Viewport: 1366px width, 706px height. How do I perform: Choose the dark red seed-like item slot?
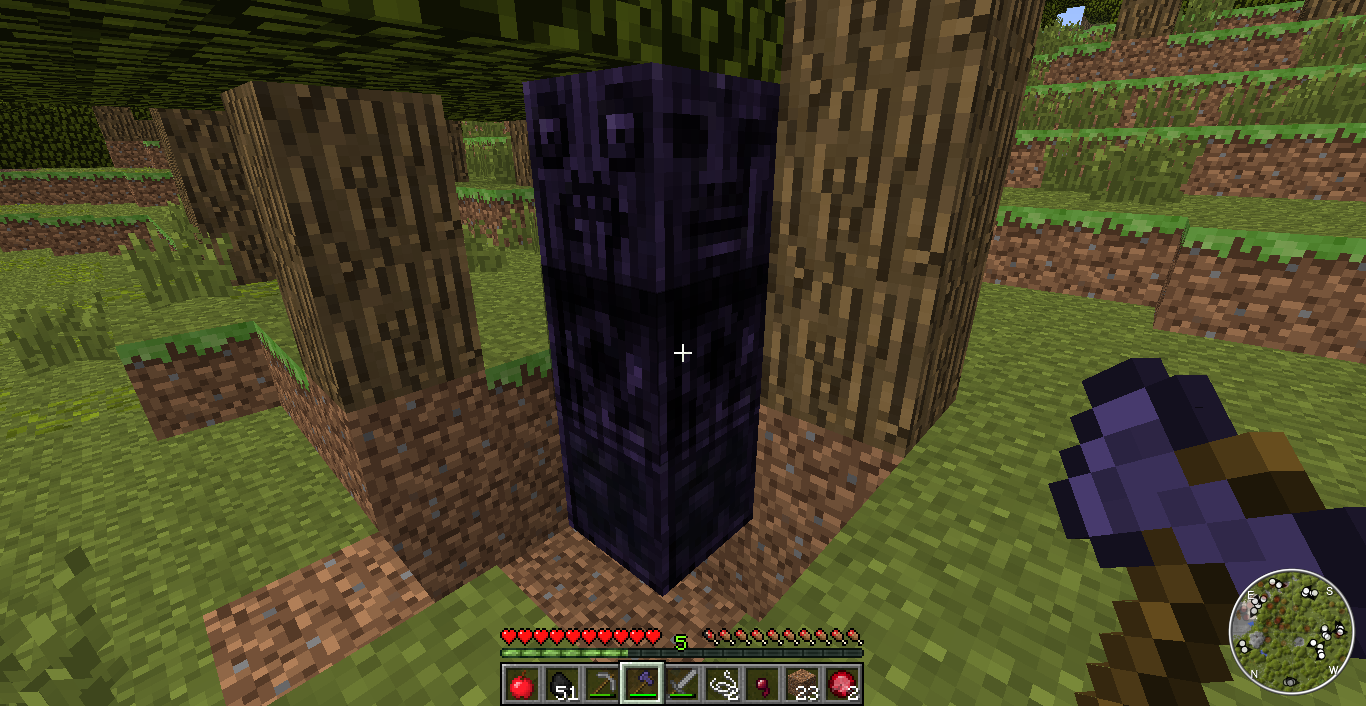click(762, 685)
